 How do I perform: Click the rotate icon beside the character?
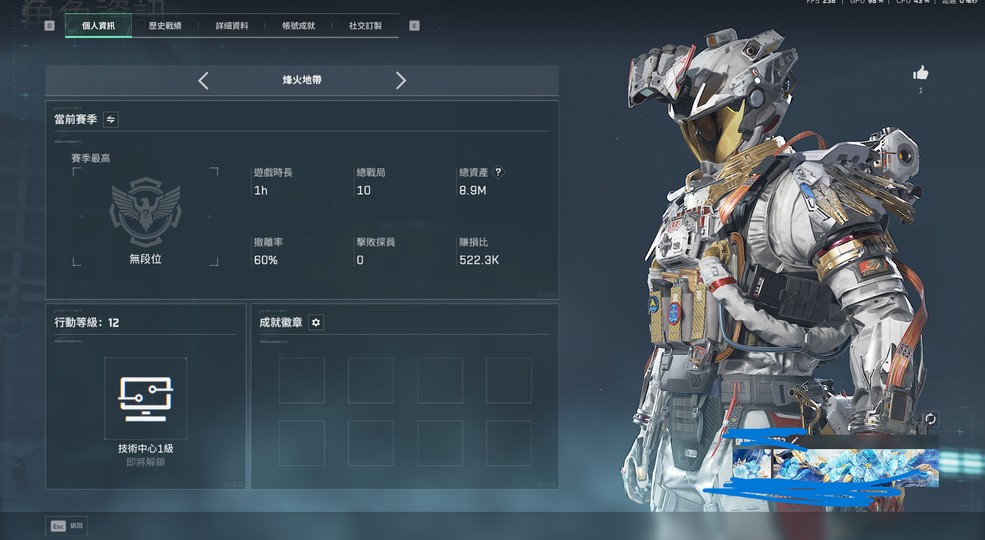(931, 419)
